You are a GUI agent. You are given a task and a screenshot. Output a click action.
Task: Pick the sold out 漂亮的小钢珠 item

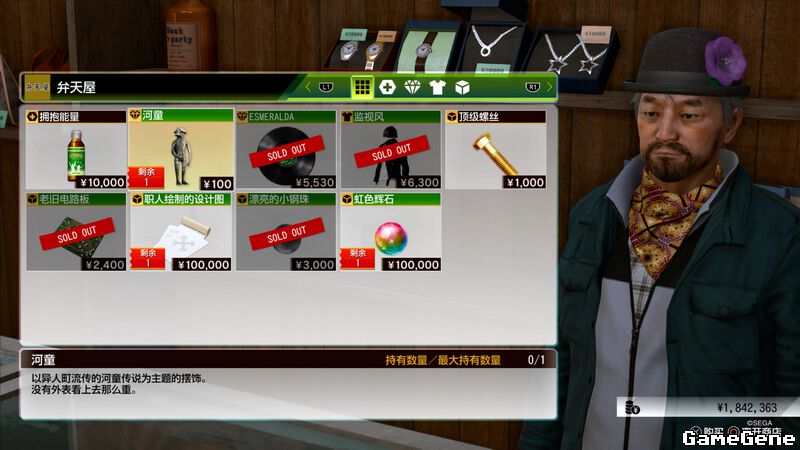coord(286,233)
